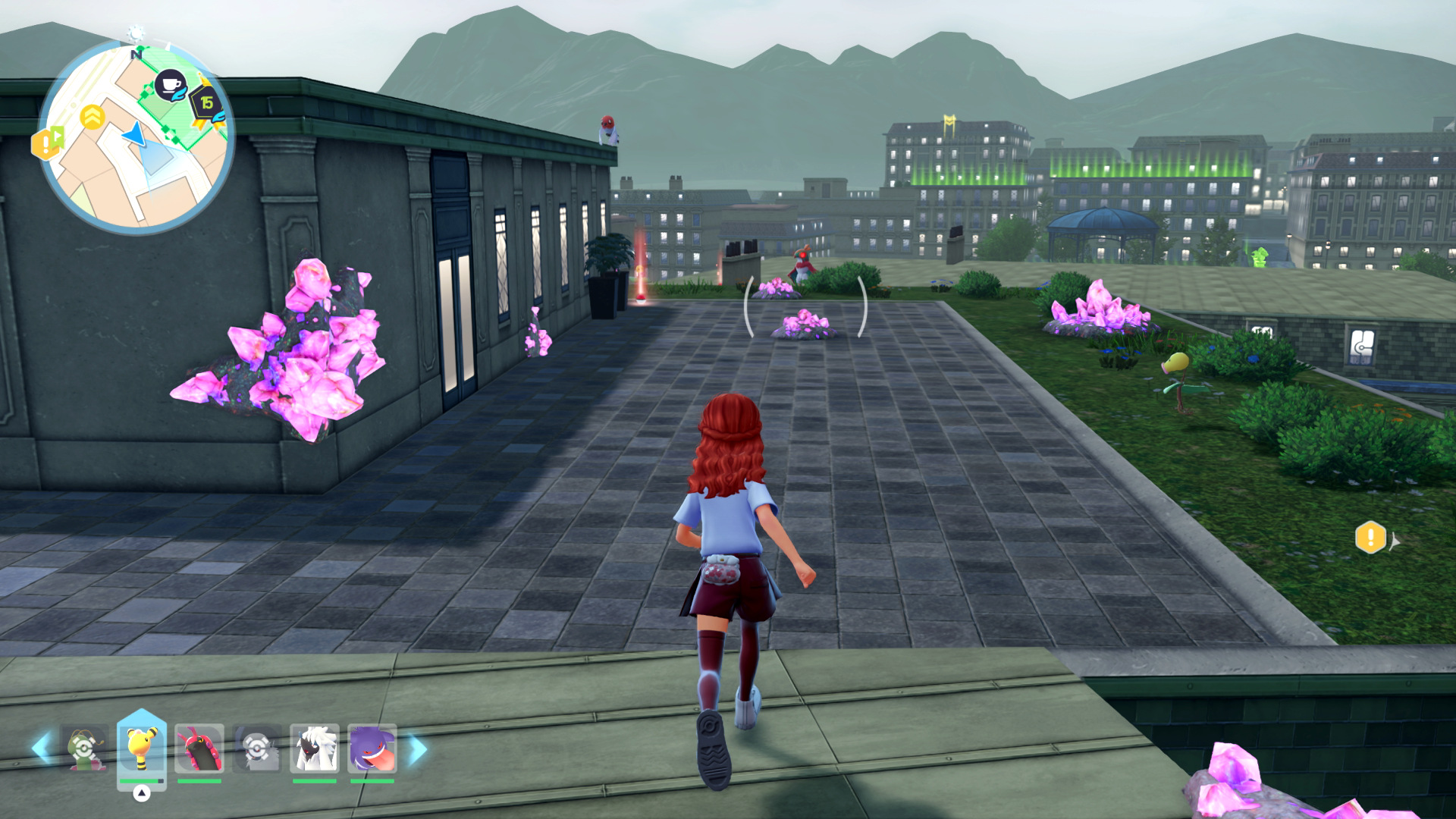Click the right arrow of the party bar
This screenshot has width=1456, height=819.
coord(418,749)
